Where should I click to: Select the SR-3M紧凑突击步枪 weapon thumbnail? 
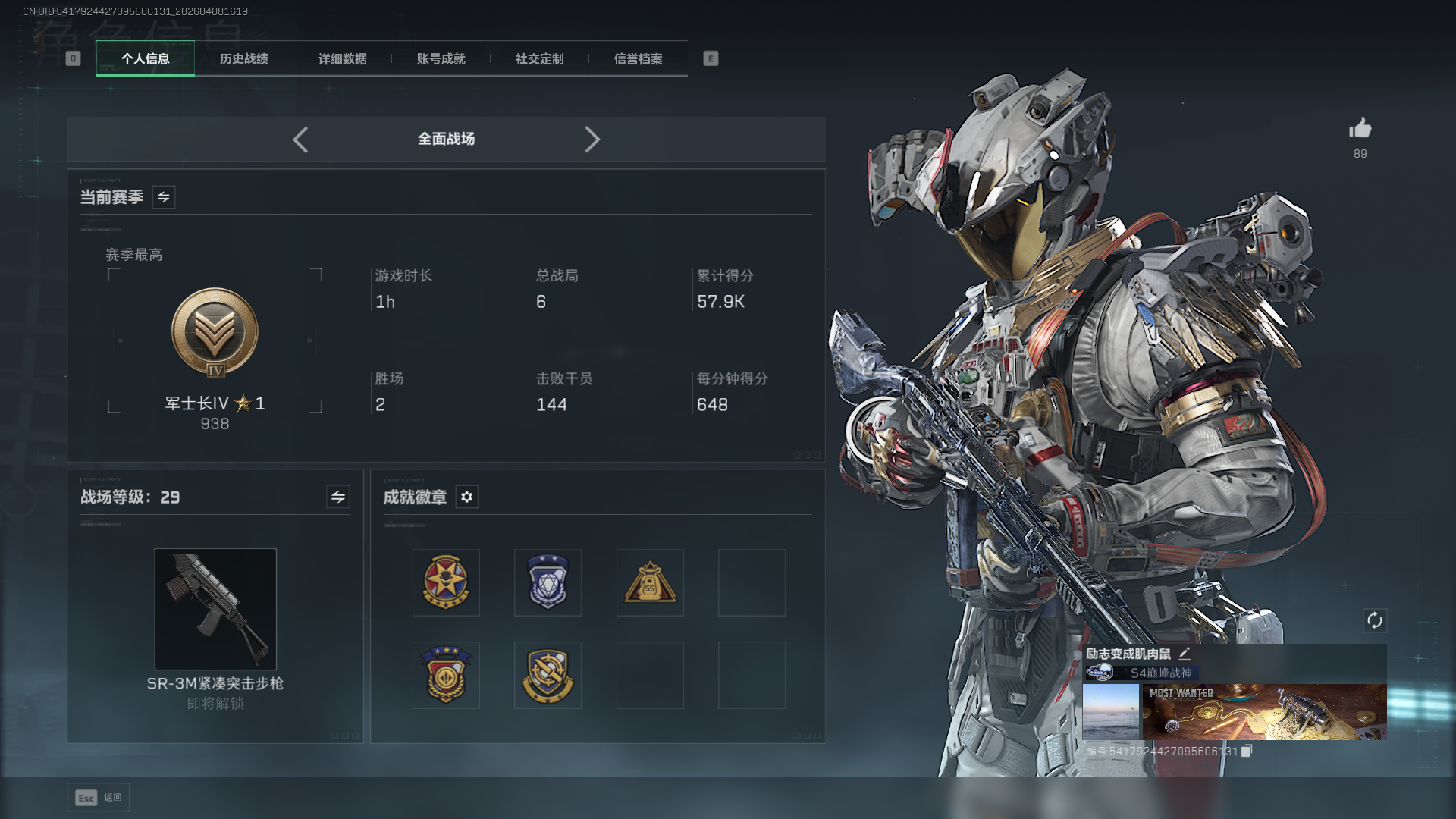(215, 609)
